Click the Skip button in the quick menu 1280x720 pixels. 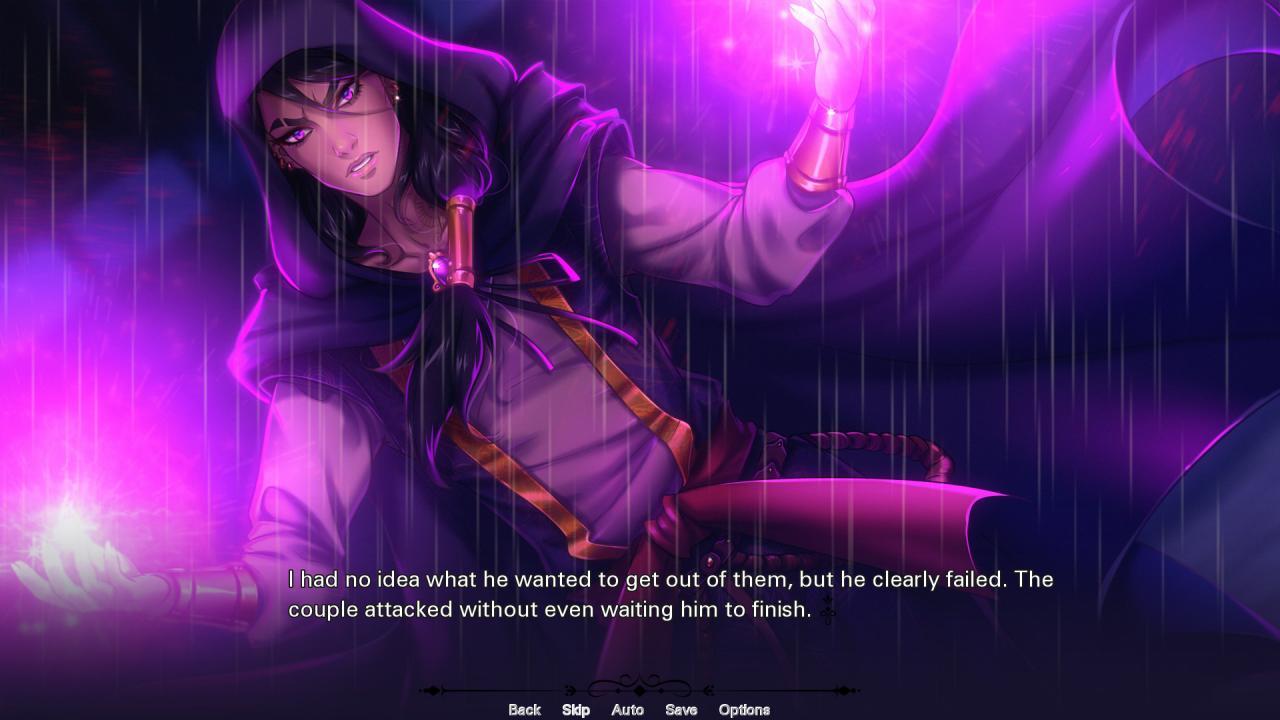pyautogui.click(x=576, y=709)
